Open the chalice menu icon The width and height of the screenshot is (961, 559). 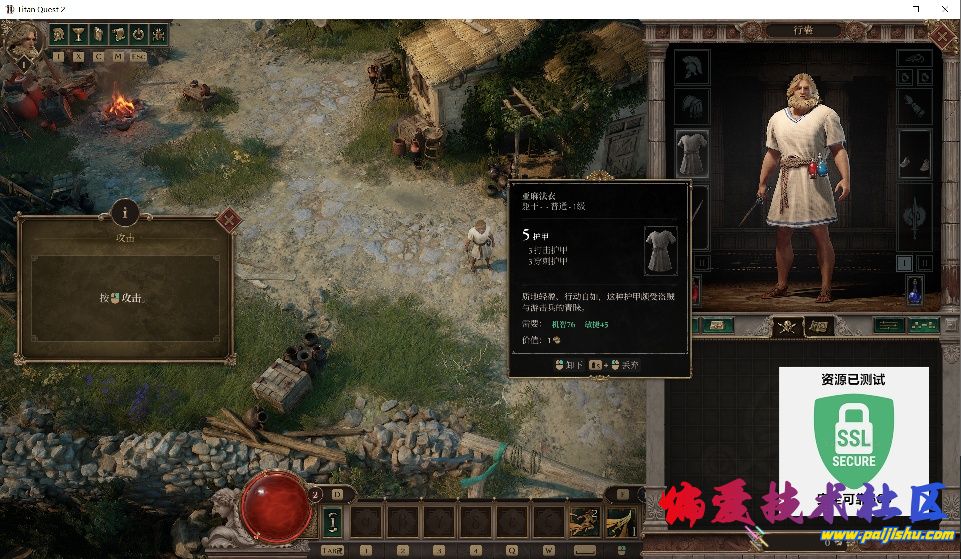click(79, 34)
